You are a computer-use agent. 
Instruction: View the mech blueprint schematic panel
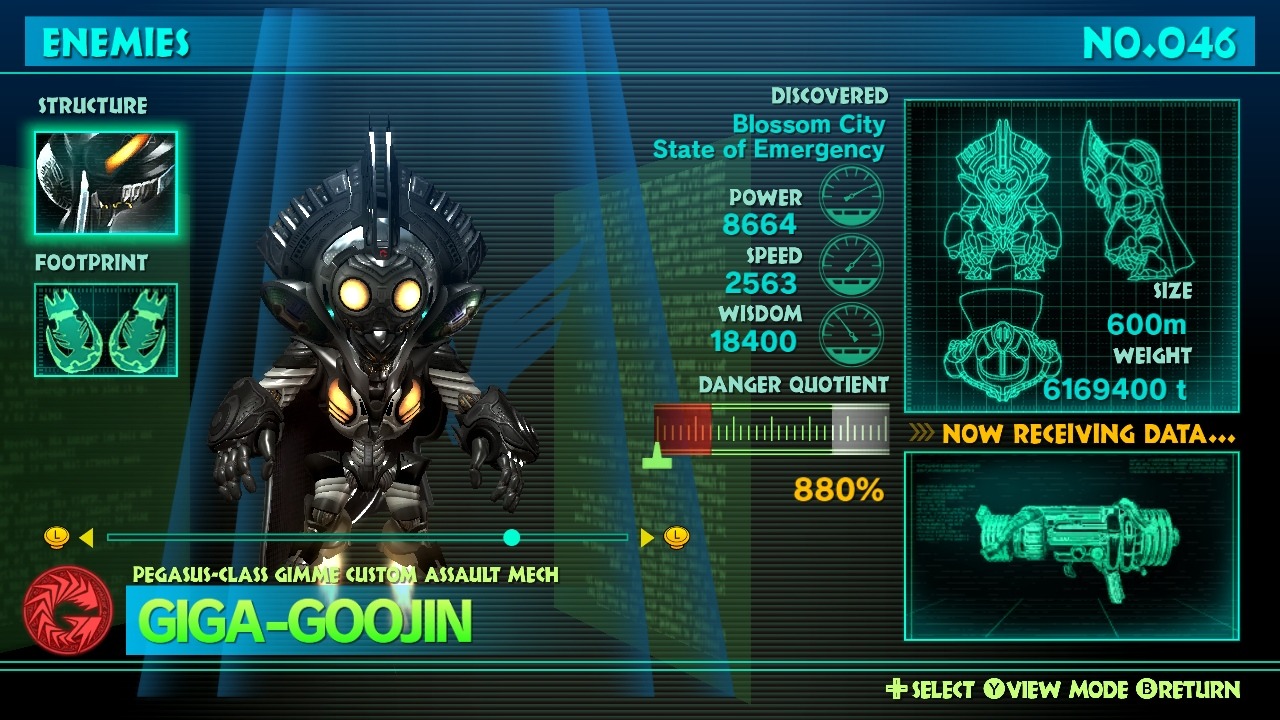point(1071,256)
